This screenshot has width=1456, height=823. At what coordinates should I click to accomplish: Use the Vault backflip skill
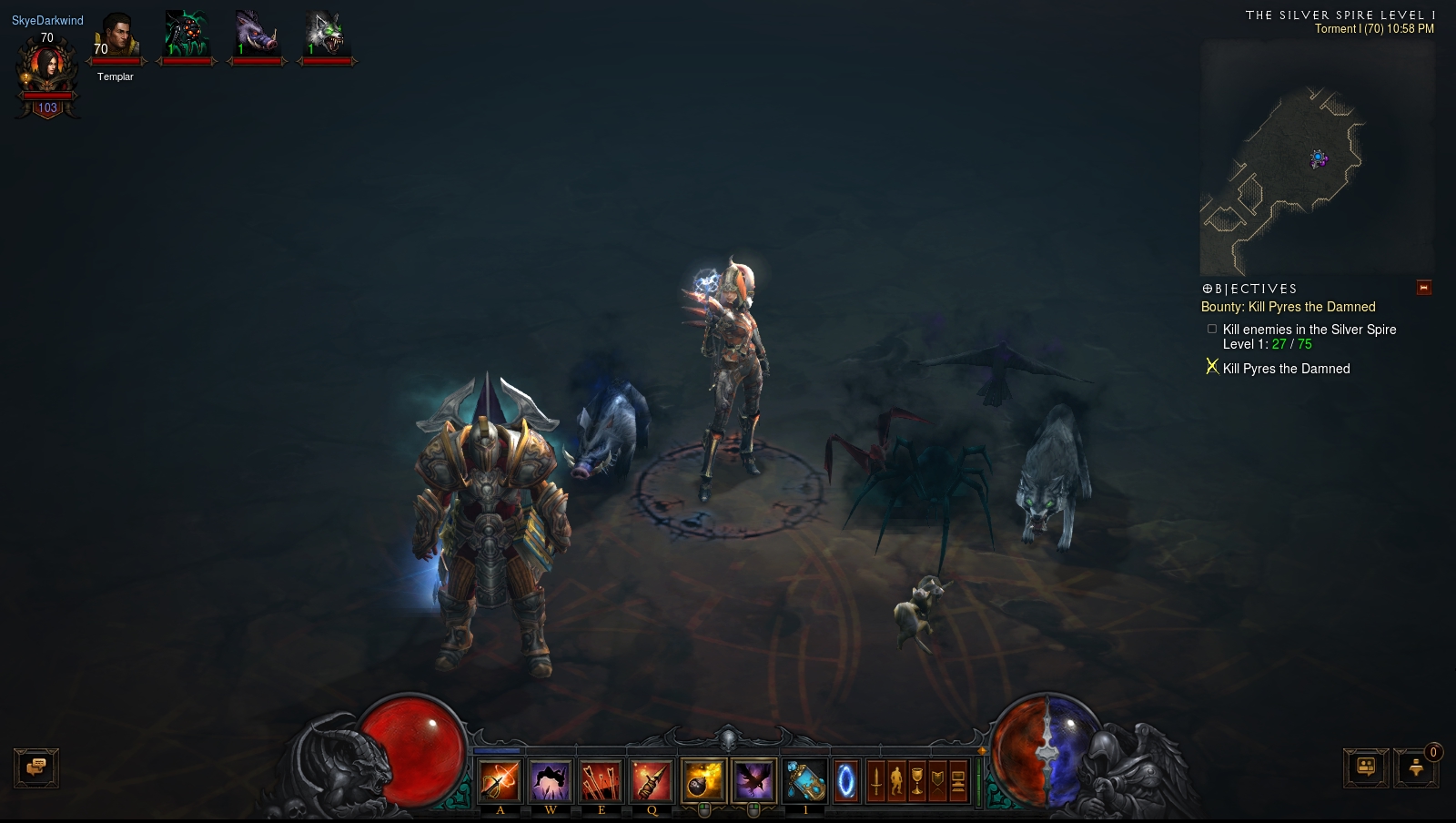point(551,781)
